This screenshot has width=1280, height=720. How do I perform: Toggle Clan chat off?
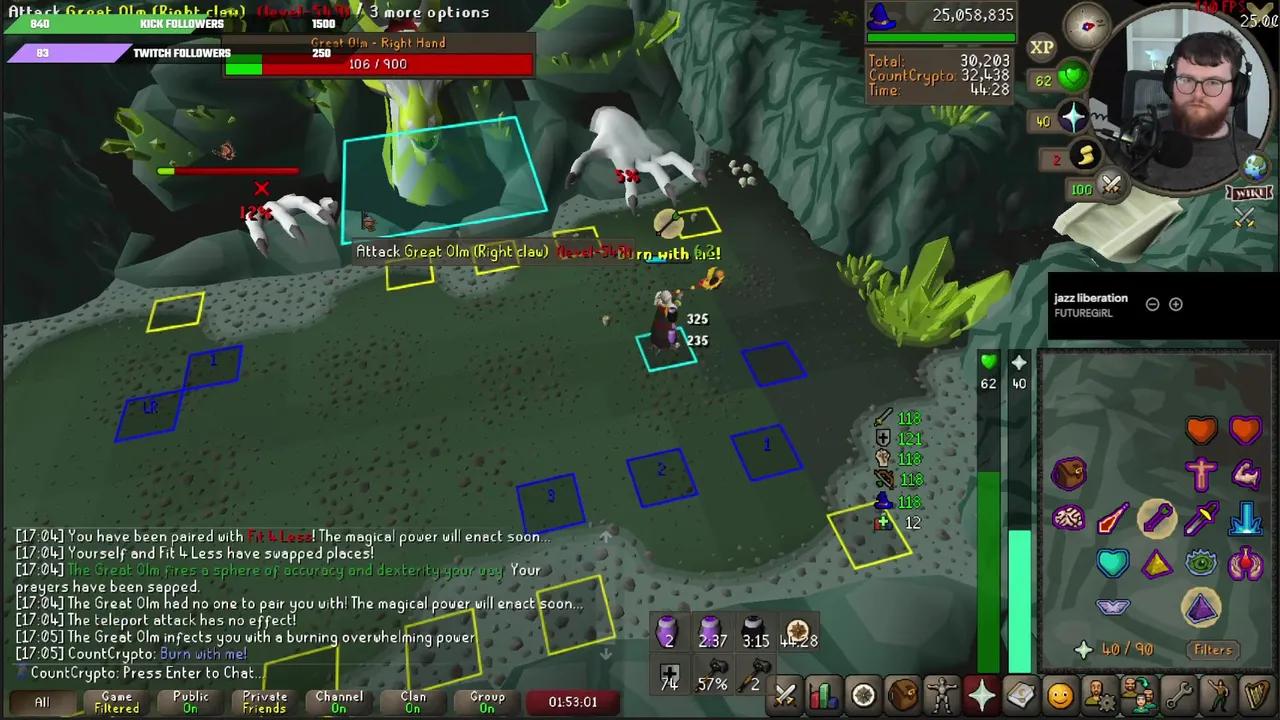(413, 701)
